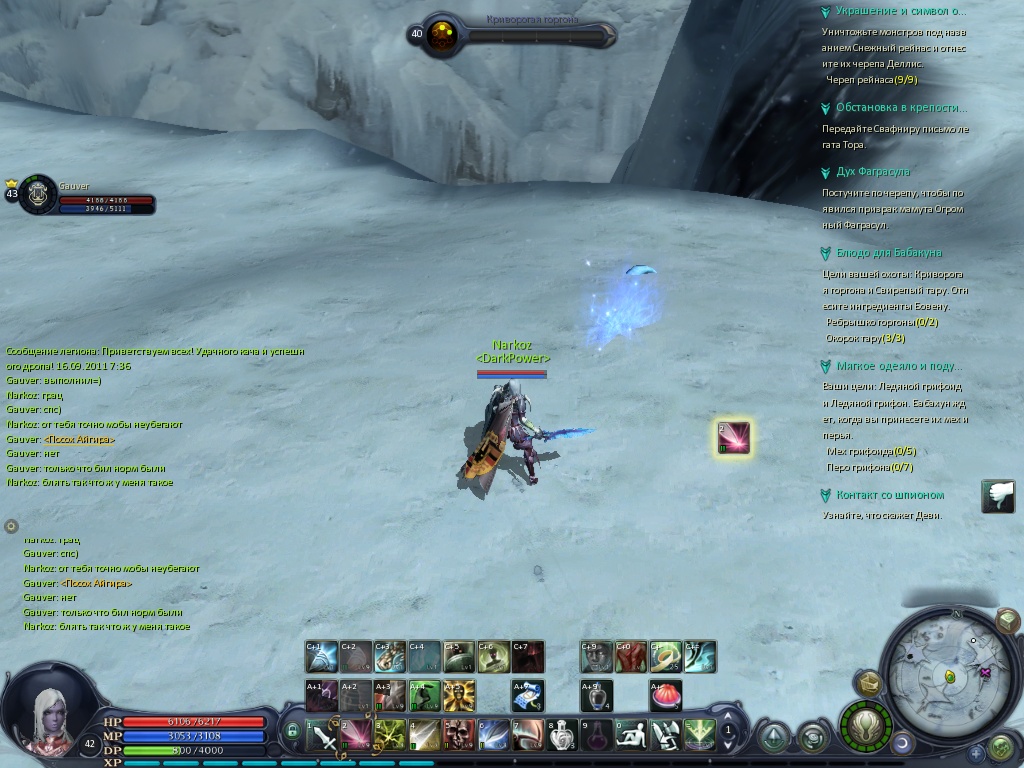Open the cube icon above the minimap
This screenshot has width=1024, height=768.
coord(1007,622)
